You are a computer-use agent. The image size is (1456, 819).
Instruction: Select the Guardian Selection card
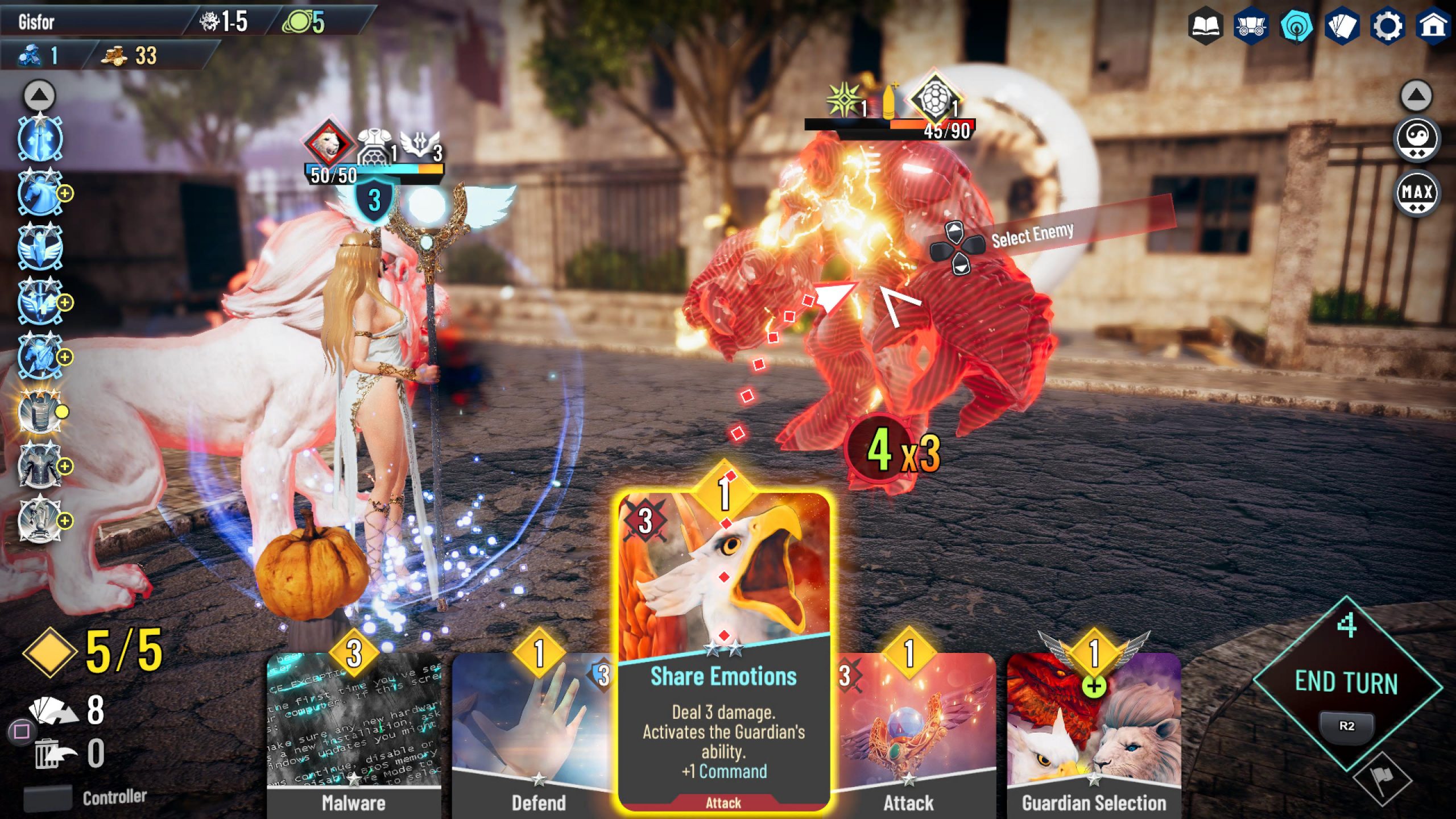pyautogui.click(x=1093, y=734)
